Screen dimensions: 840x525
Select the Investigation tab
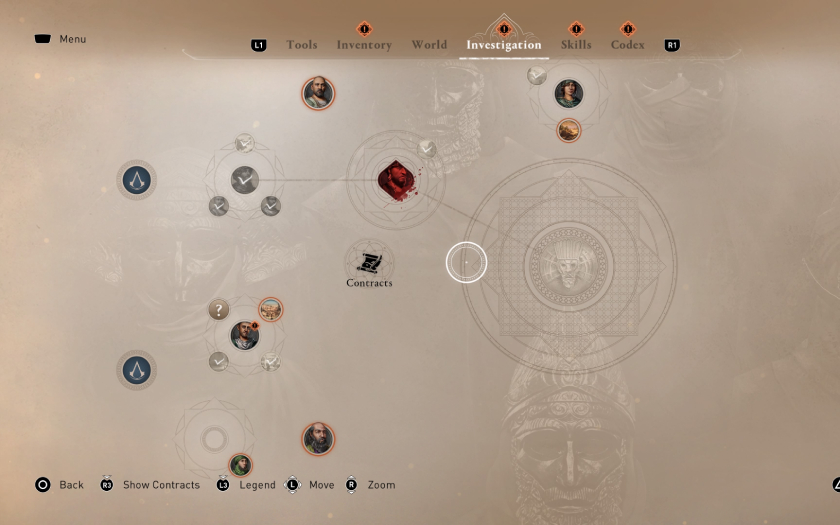504,45
